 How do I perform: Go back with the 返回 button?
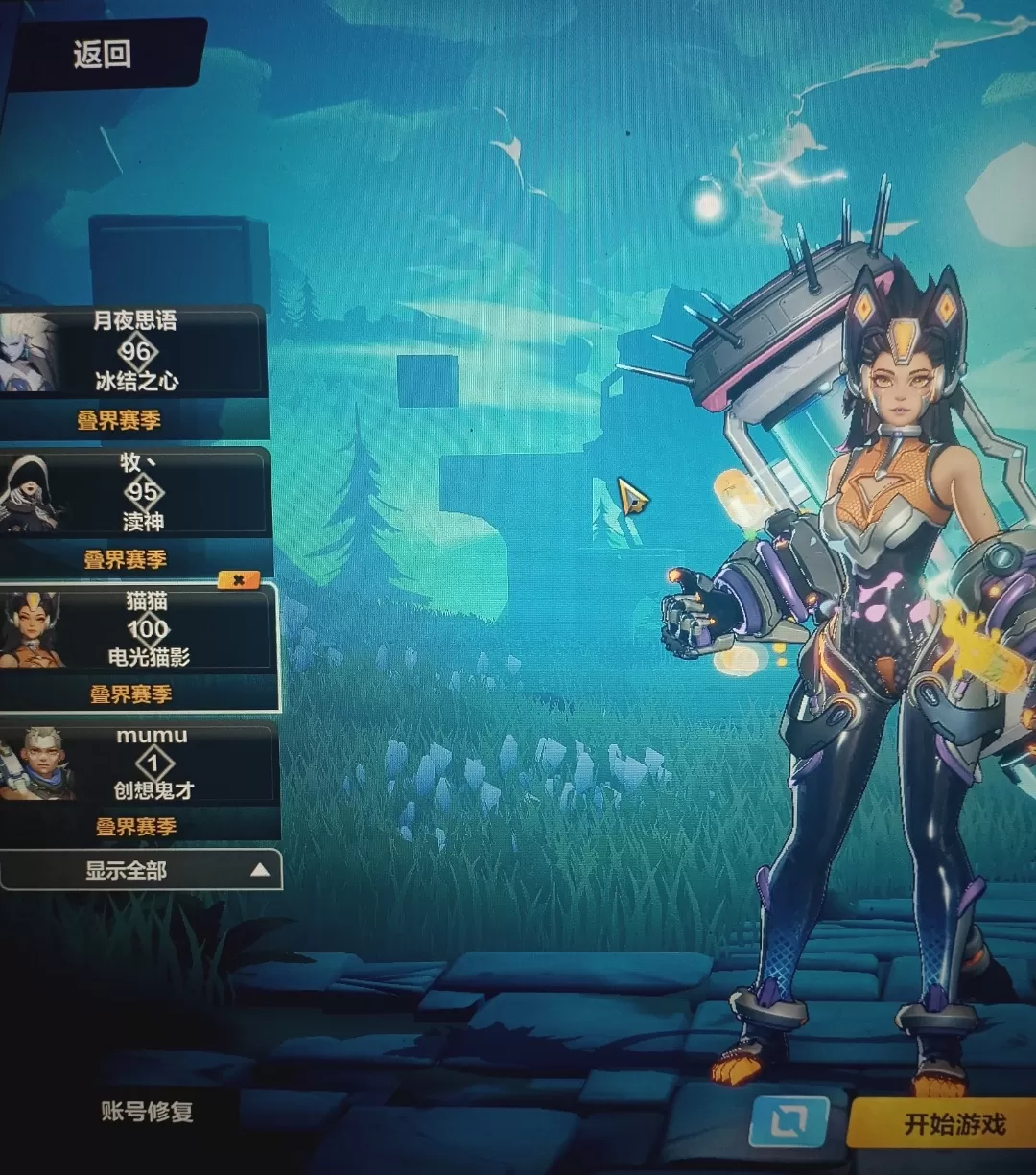click(x=102, y=54)
